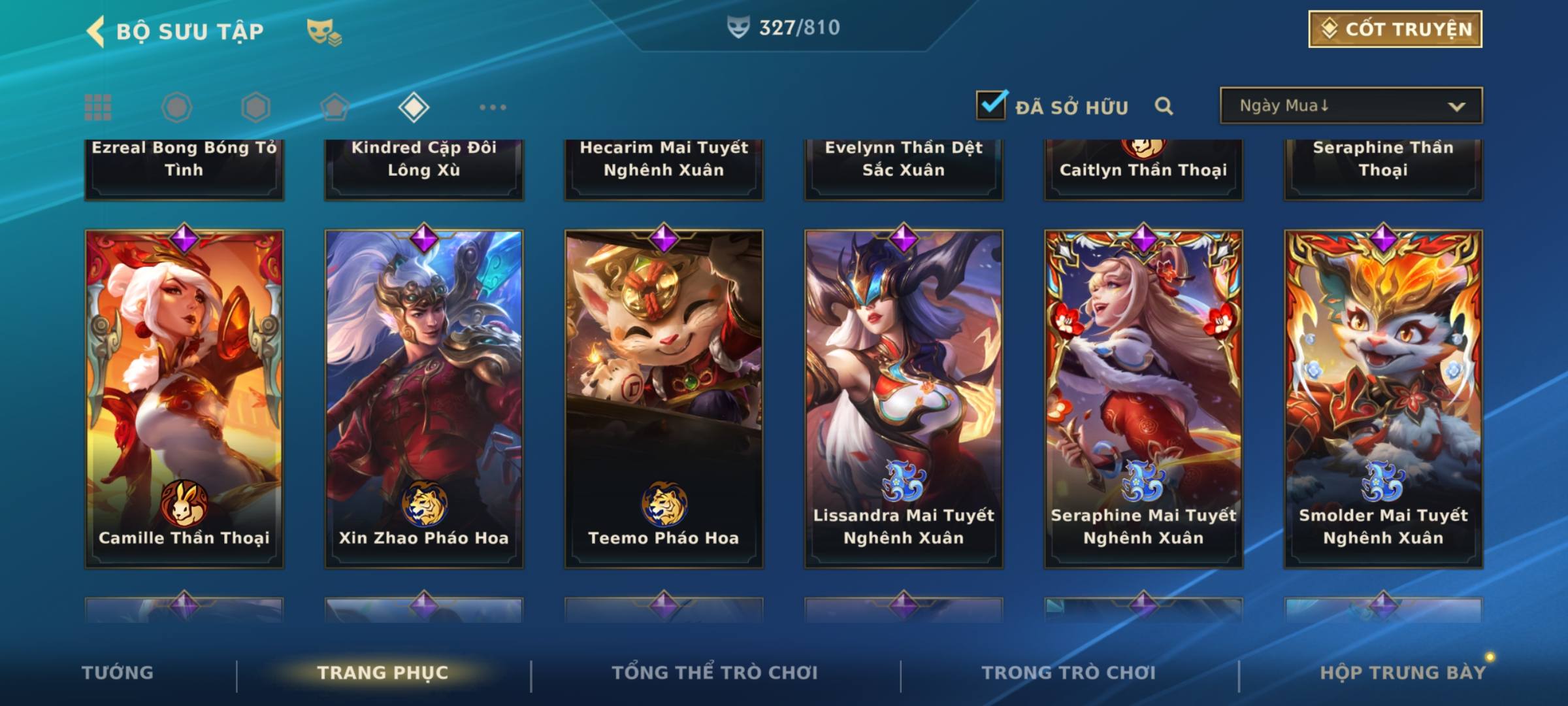
Task: Open the Tổng Thể Trò Chơi tab
Action: [715, 673]
